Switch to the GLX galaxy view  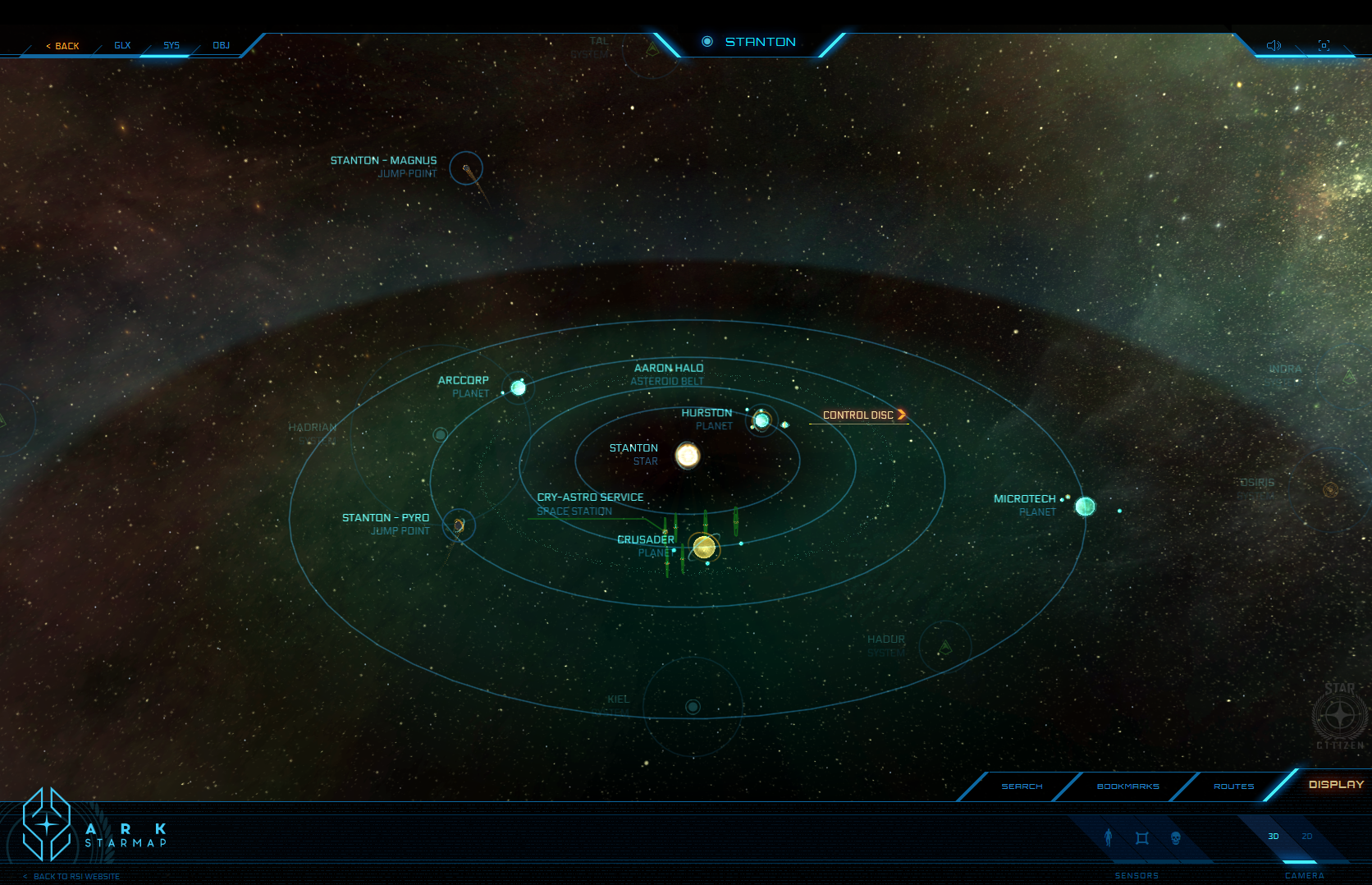click(122, 45)
